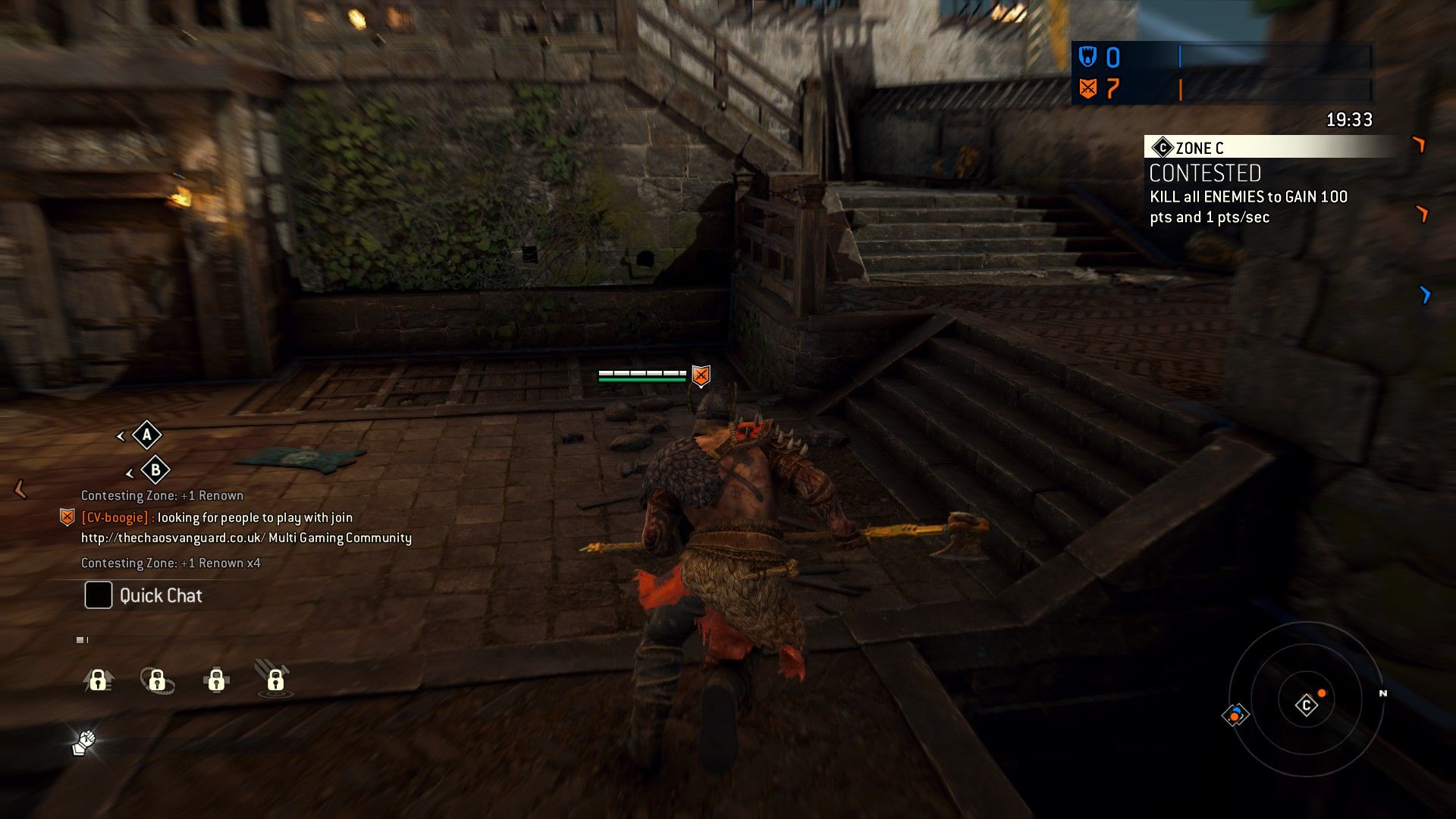Open the Quick Chat panel

[144, 595]
